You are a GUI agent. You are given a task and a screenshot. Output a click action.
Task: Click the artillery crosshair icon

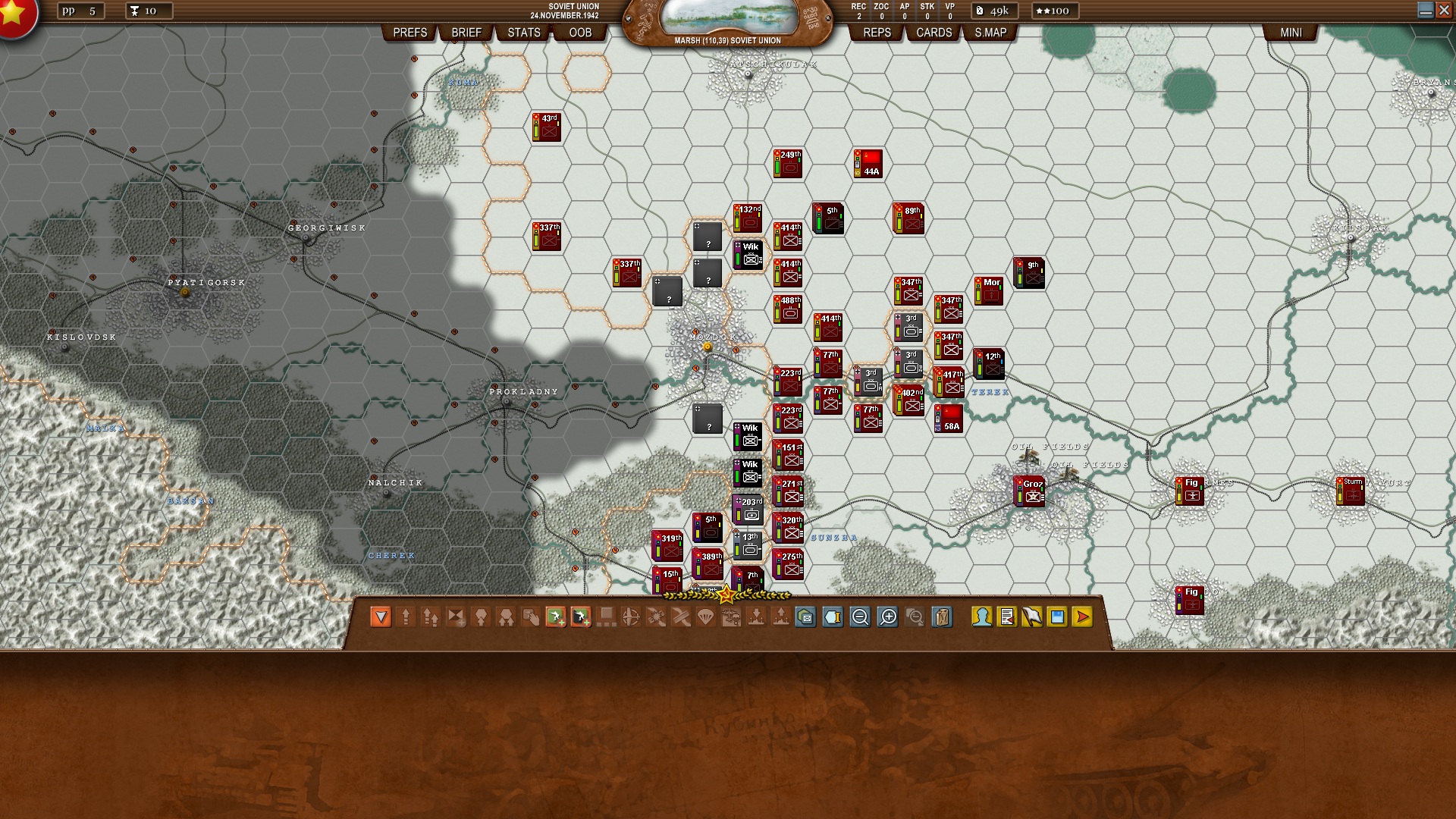(x=630, y=618)
